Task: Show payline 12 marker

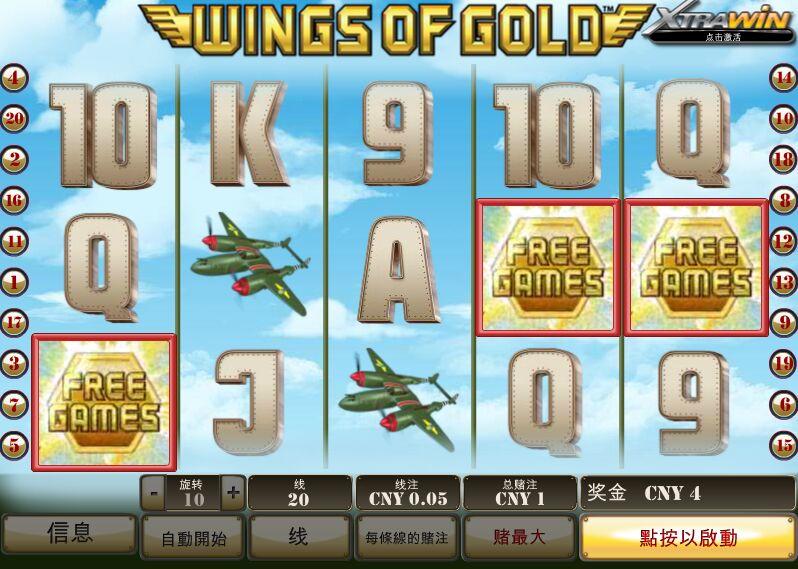Action: coord(783,241)
